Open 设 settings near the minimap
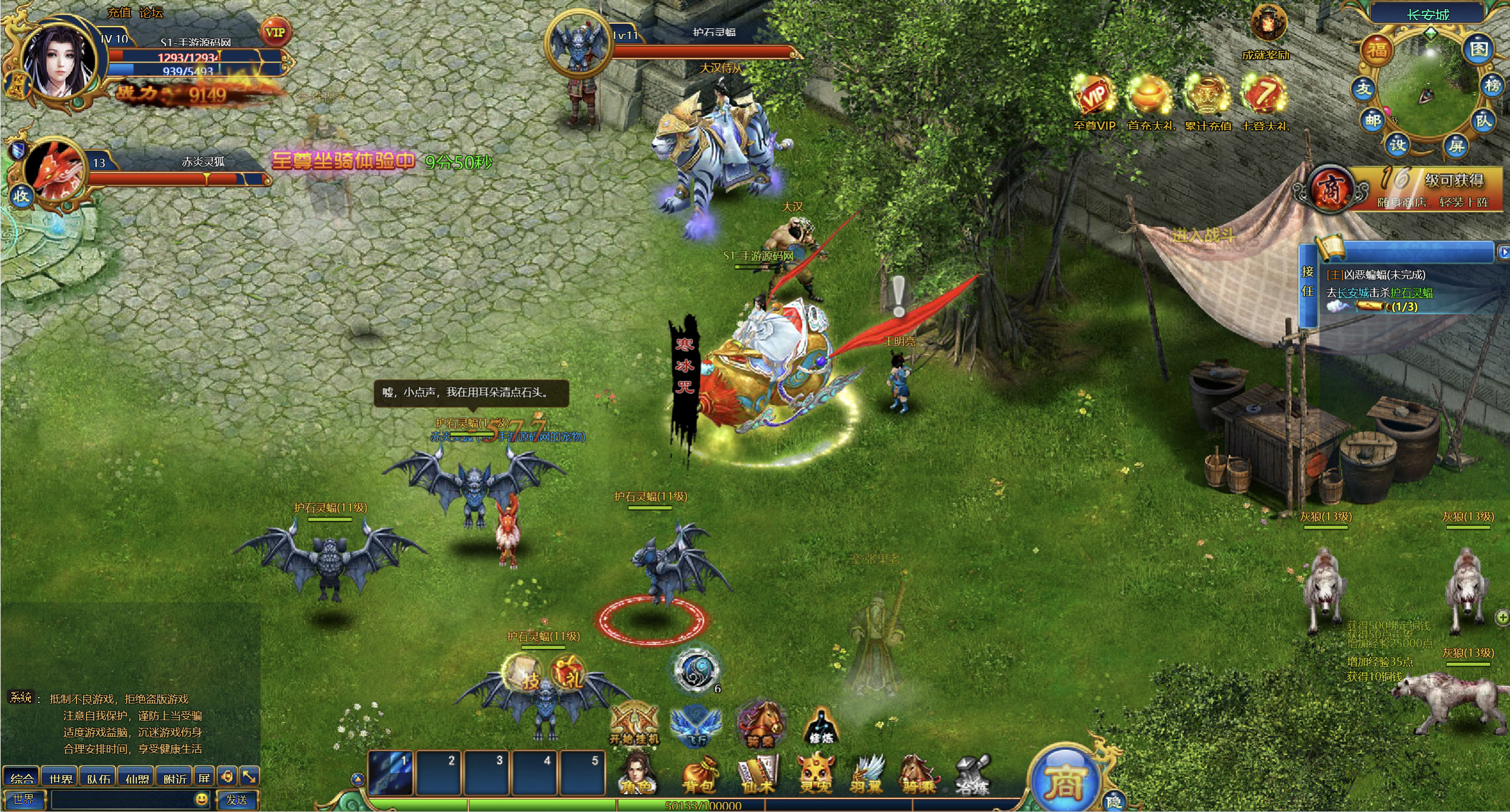The height and width of the screenshot is (812, 1510). point(1398,144)
